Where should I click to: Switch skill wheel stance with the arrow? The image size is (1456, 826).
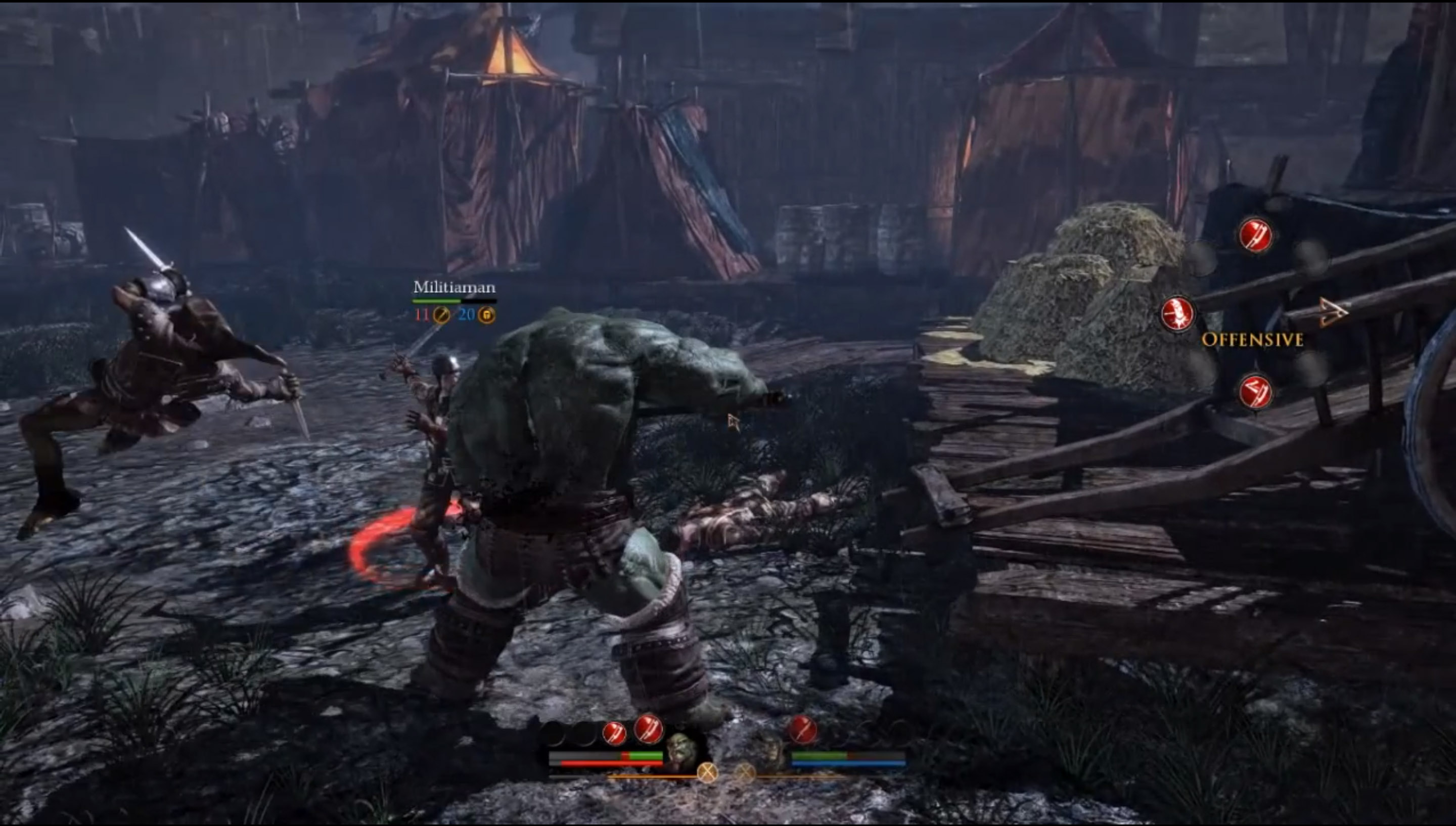click(x=1333, y=312)
